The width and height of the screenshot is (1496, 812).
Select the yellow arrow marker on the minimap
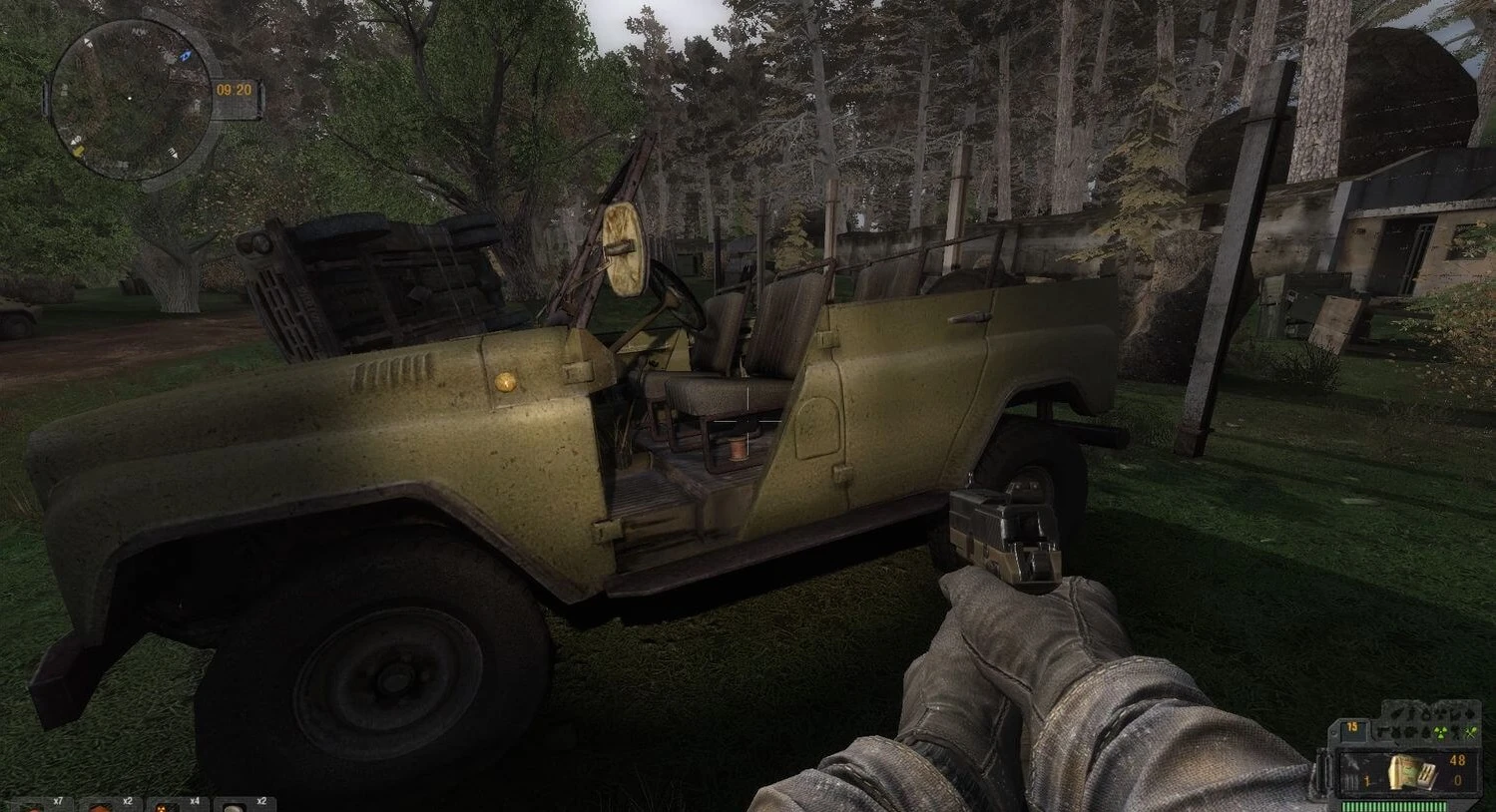(78, 150)
